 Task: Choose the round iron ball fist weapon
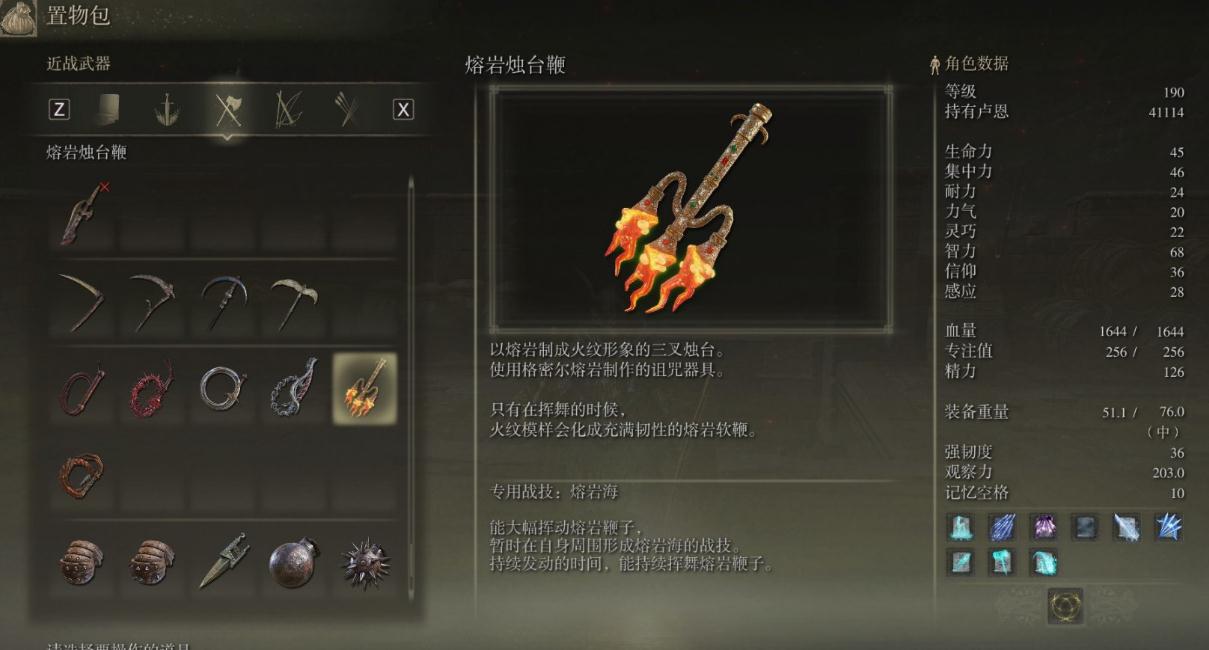(x=293, y=562)
